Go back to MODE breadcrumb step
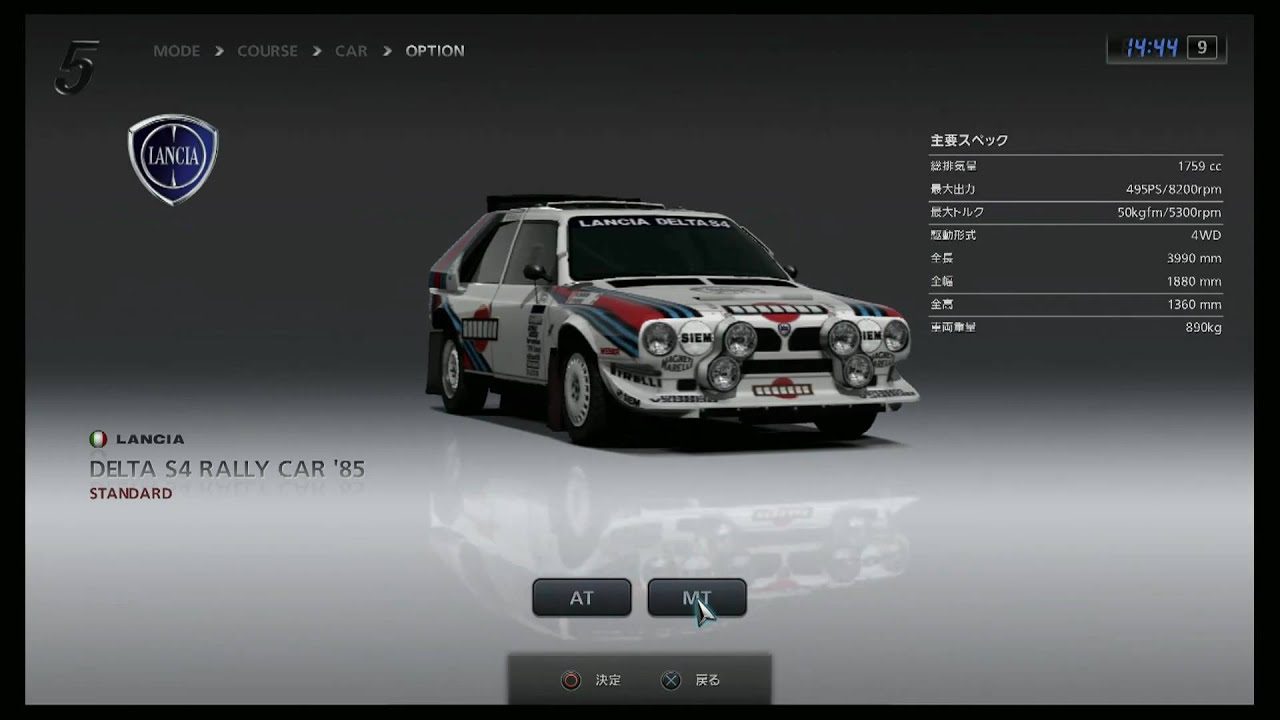1280x720 pixels. click(x=176, y=51)
